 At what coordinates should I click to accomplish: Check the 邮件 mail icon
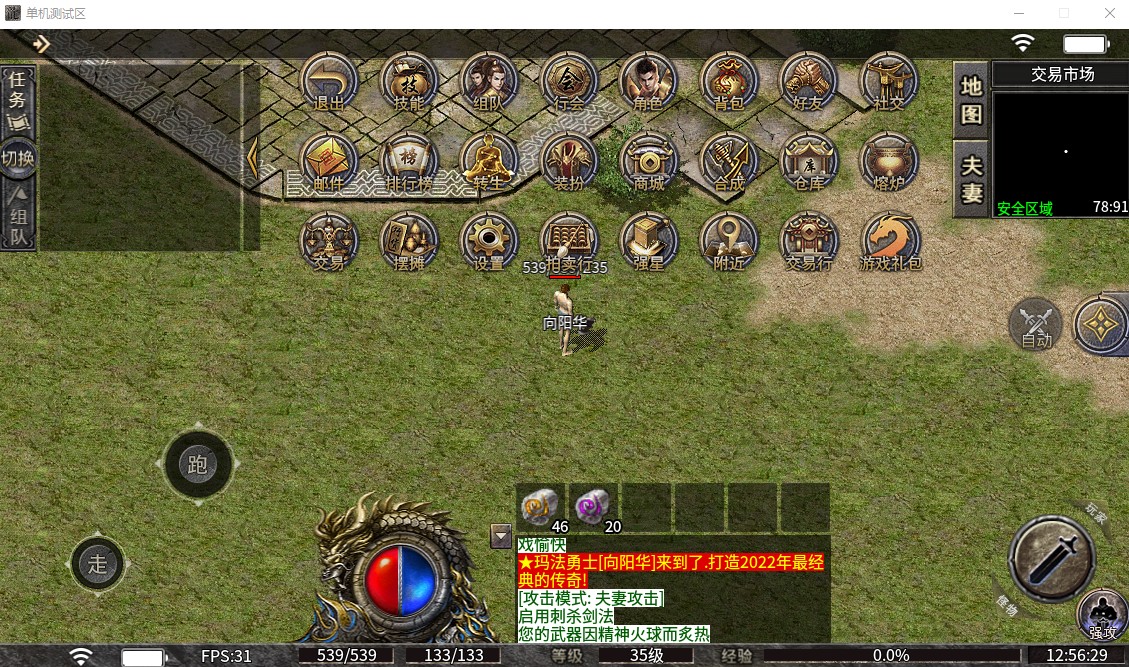[329, 161]
